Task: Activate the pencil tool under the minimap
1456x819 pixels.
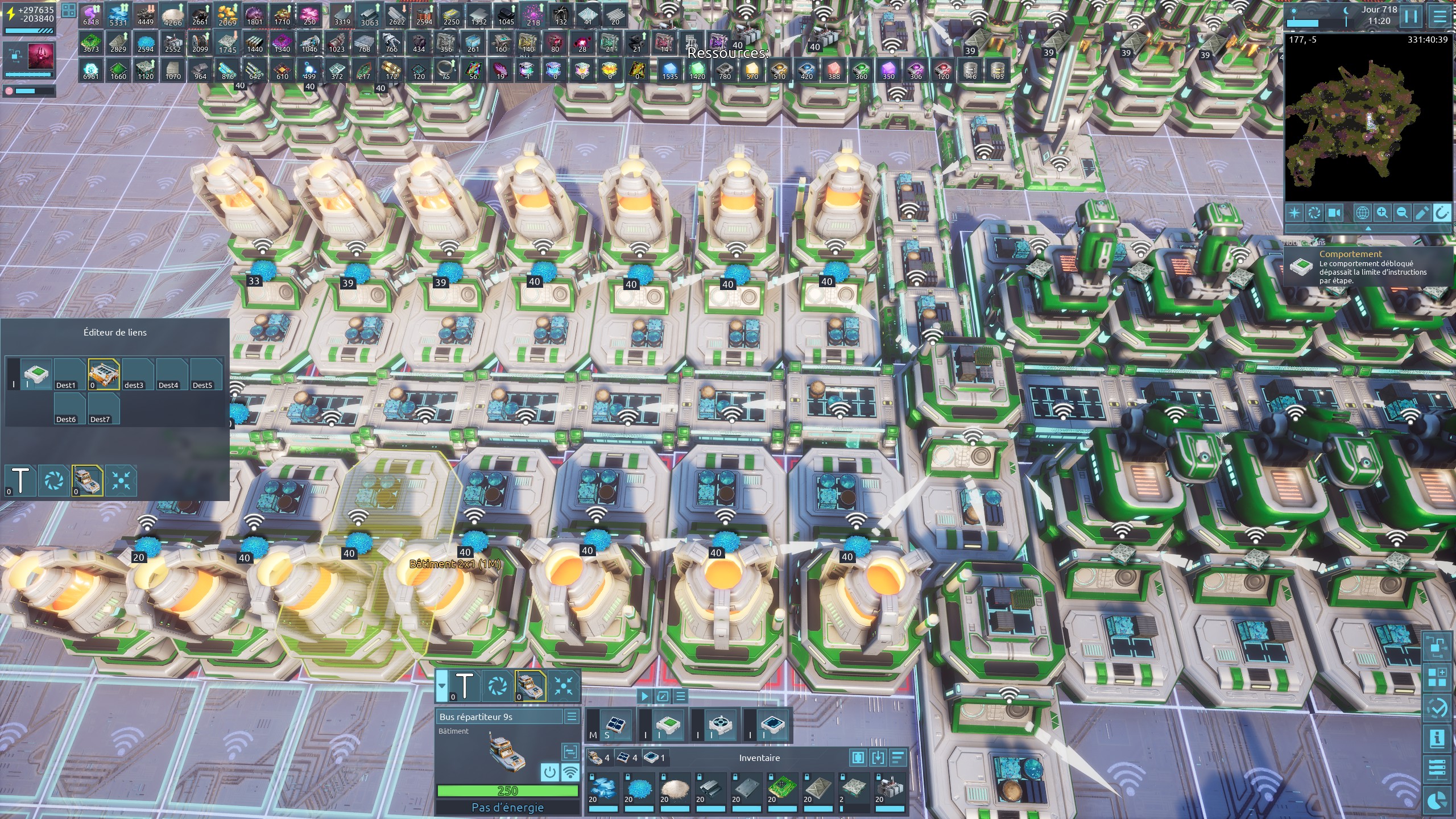Action: 1422,213
